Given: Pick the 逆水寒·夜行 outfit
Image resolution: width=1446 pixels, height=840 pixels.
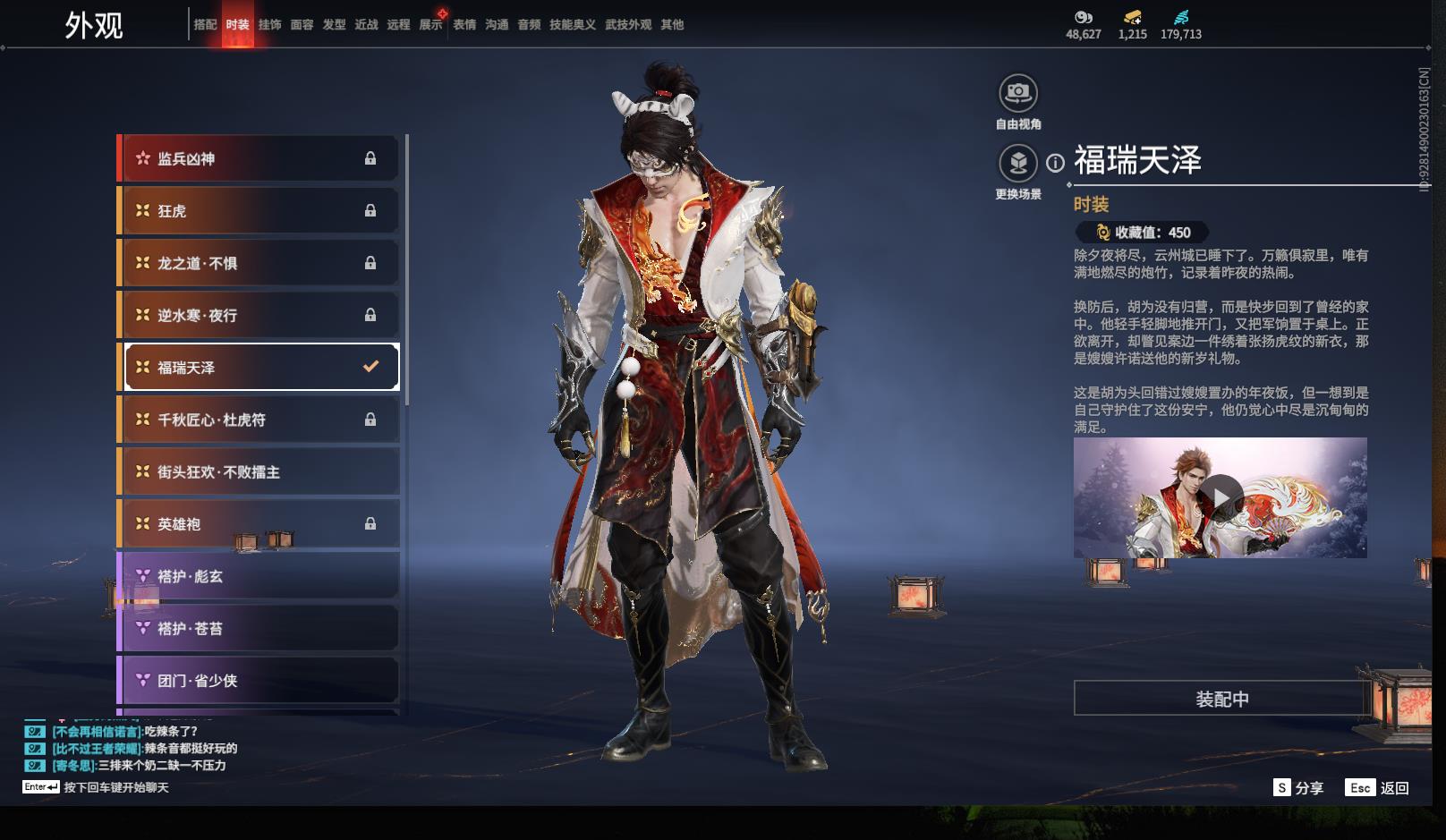Looking at the screenshot, I should point(259,315).
